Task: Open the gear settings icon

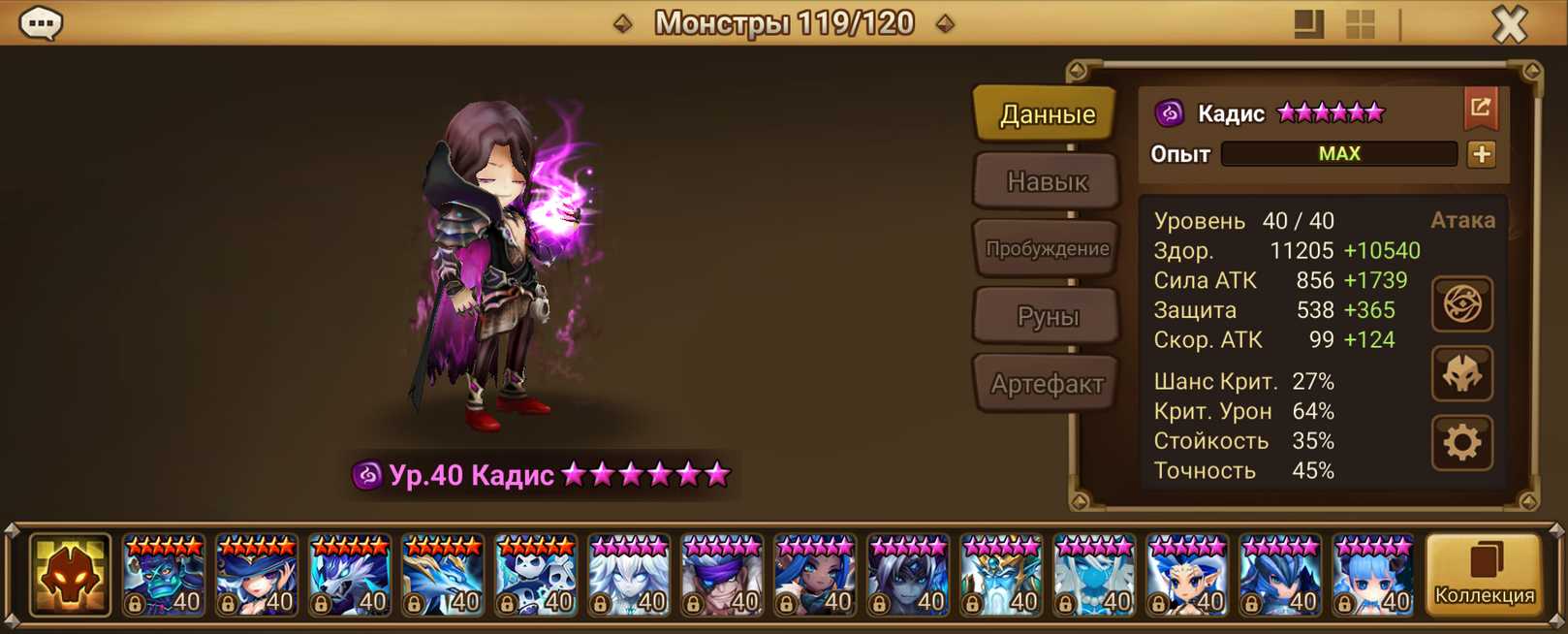Action: tap(1461, 443)
